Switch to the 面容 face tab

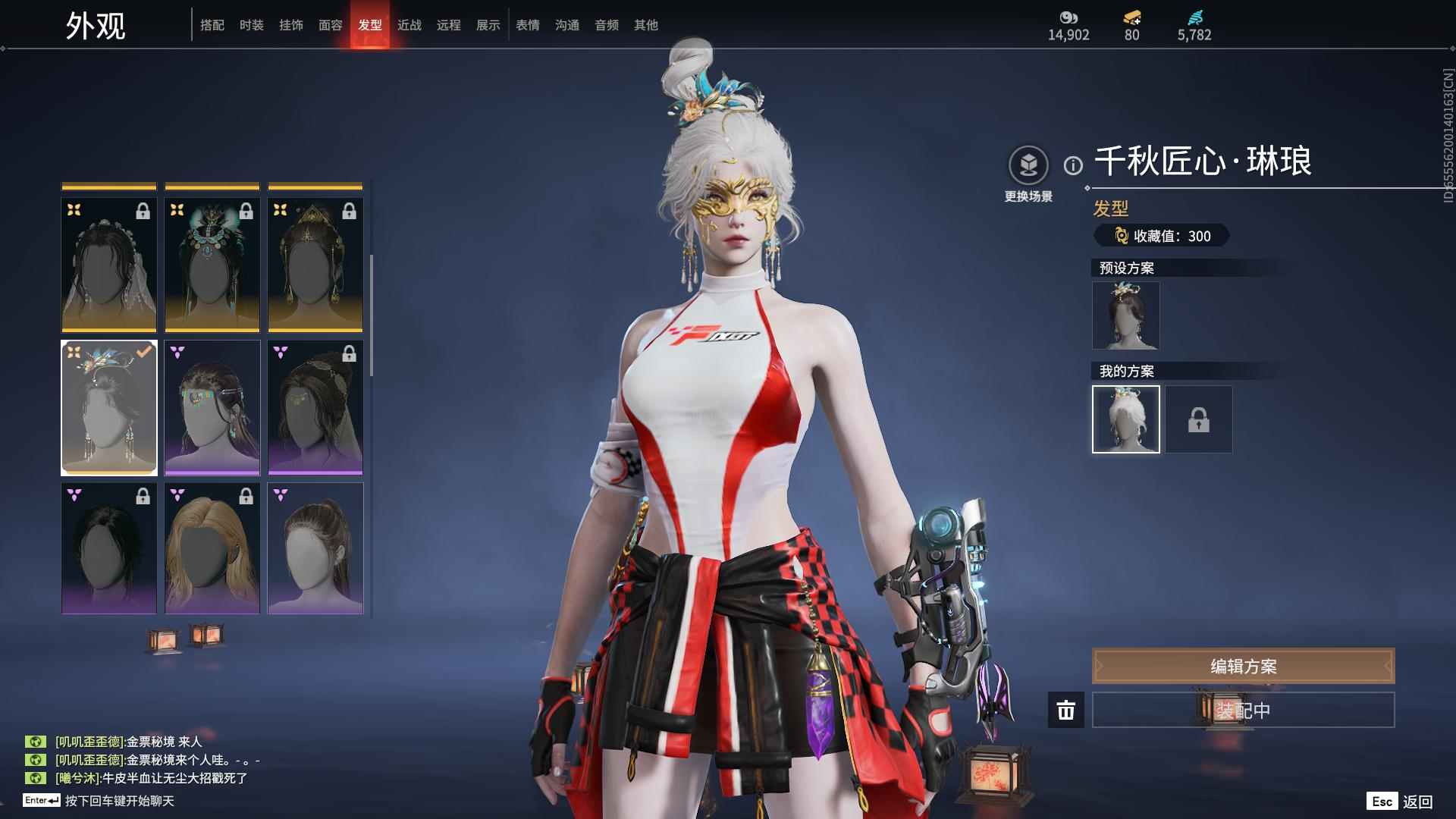coord(331,25)
